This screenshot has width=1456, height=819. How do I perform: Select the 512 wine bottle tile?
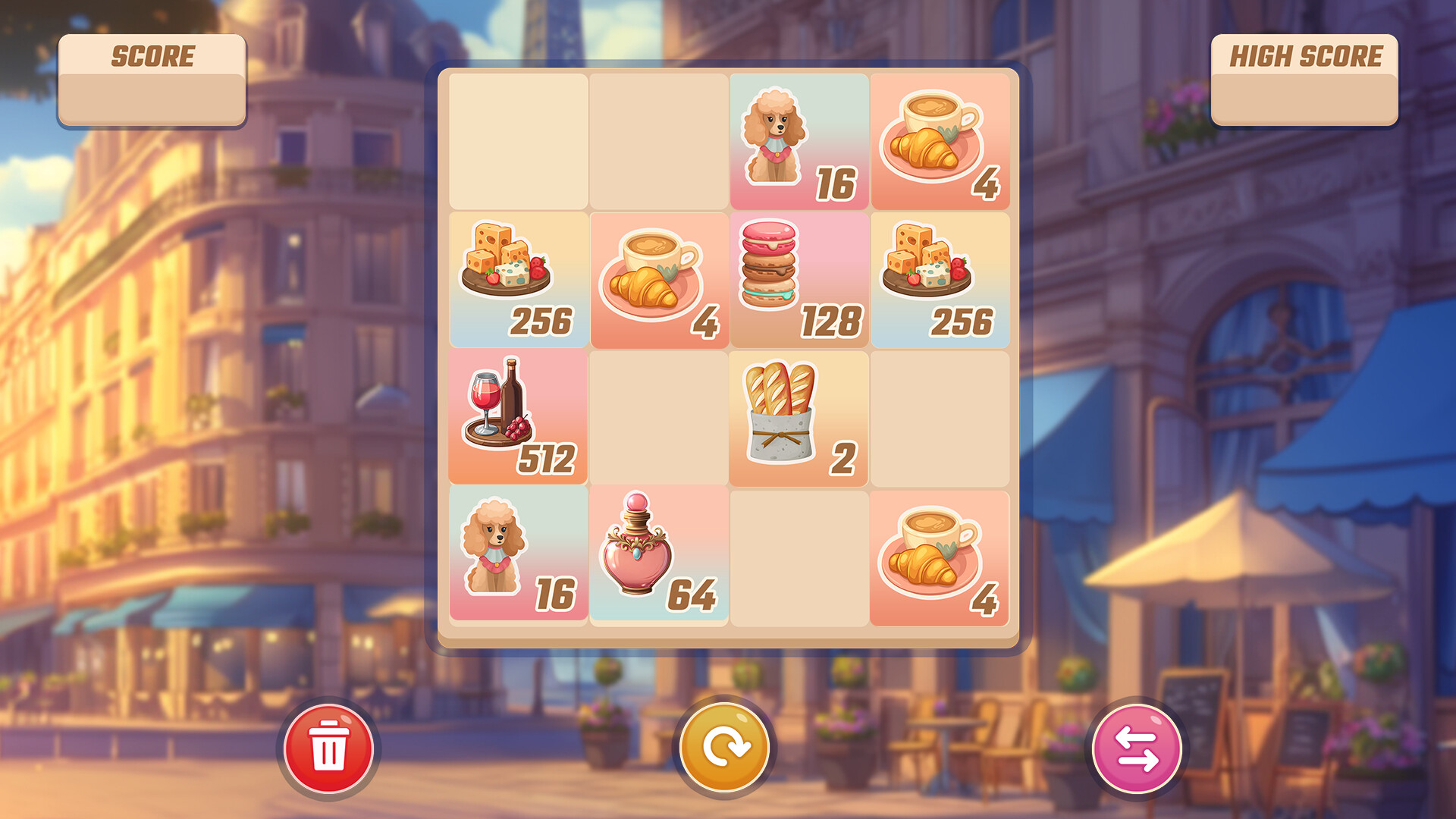[519, 419]
